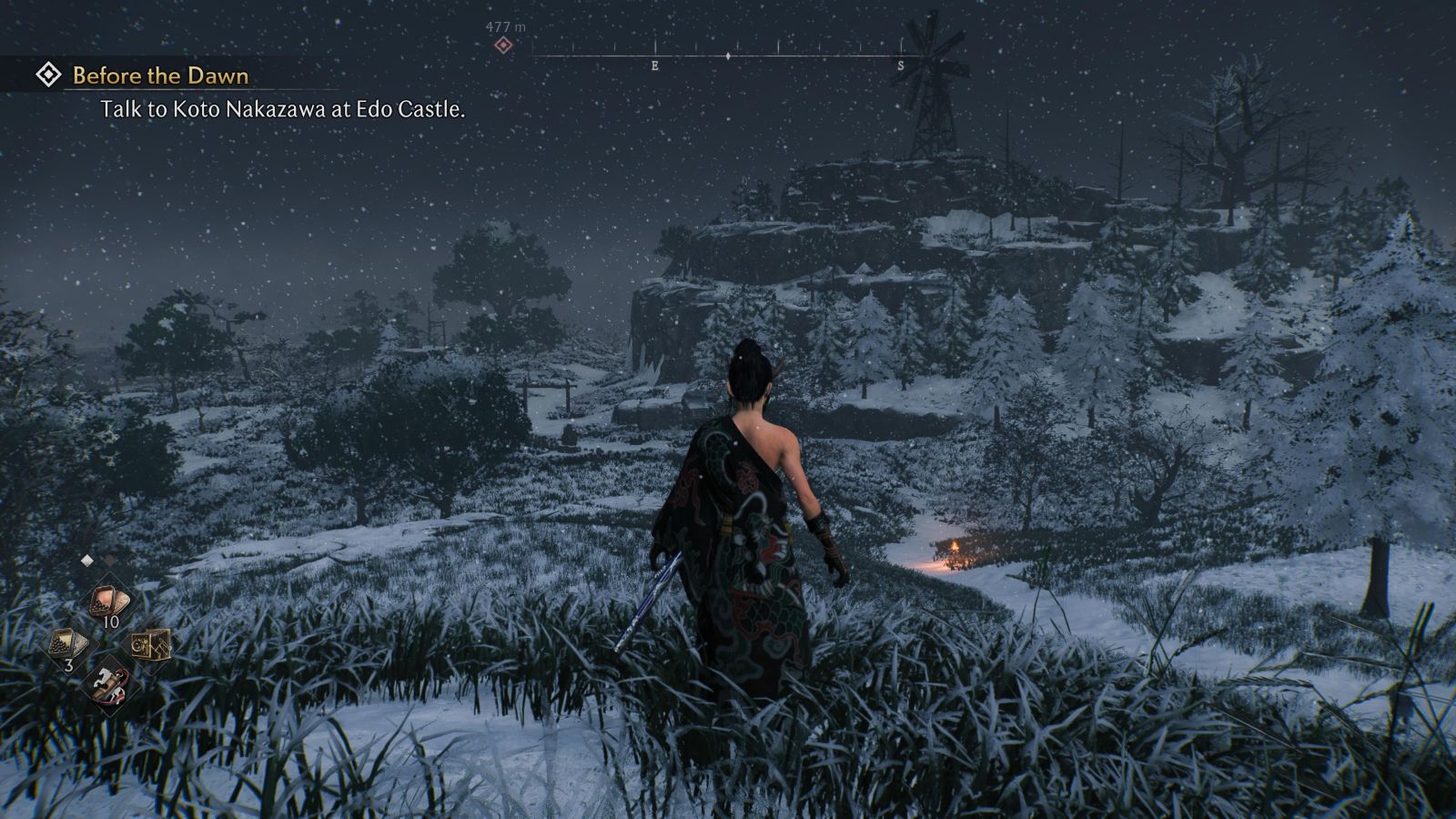The width and height of the screenshot is (1456, 819).
Task: Activate the white horse whistle item
Action: pos(110,684)
